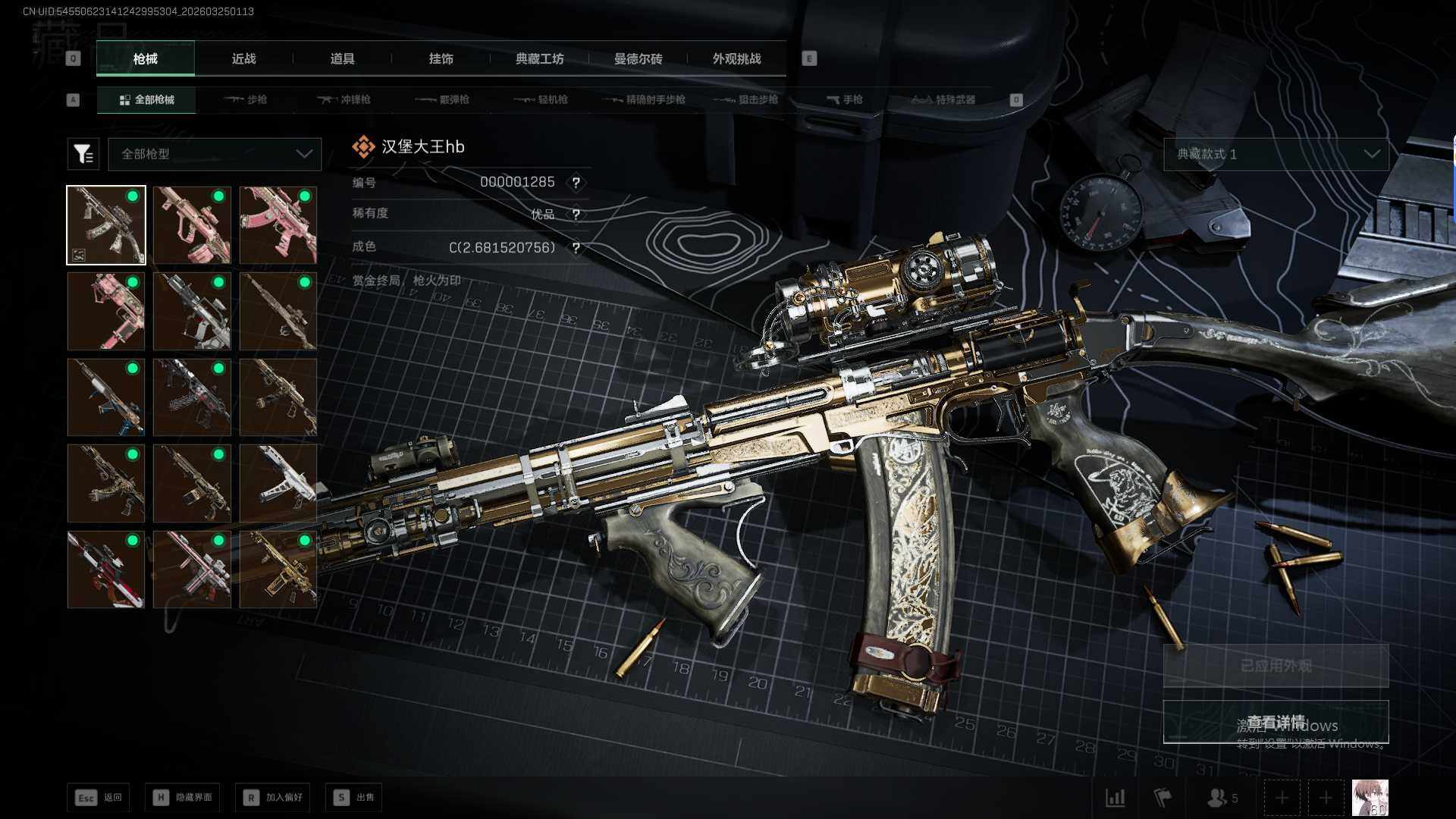Add this skin to favorites with 加入偏好

click(272, 797)
